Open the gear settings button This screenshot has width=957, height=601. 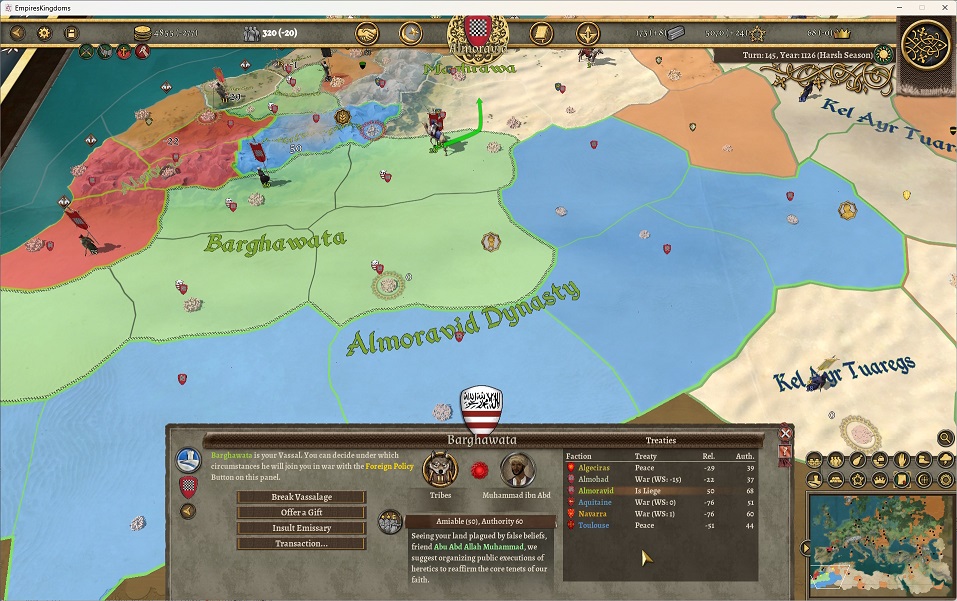coord(44,33)
